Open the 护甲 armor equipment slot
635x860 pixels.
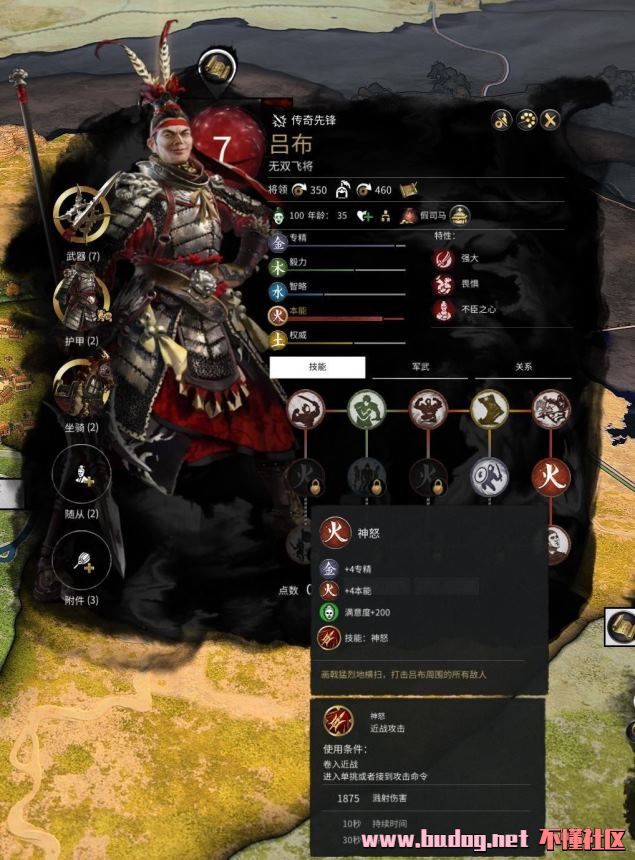tap(82, 299)
